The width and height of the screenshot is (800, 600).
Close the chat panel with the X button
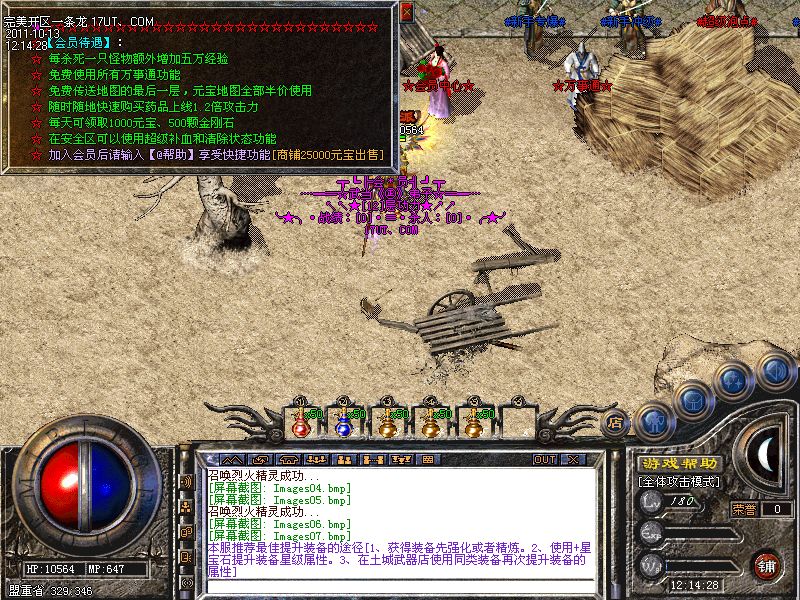click(x=573, y=459)
